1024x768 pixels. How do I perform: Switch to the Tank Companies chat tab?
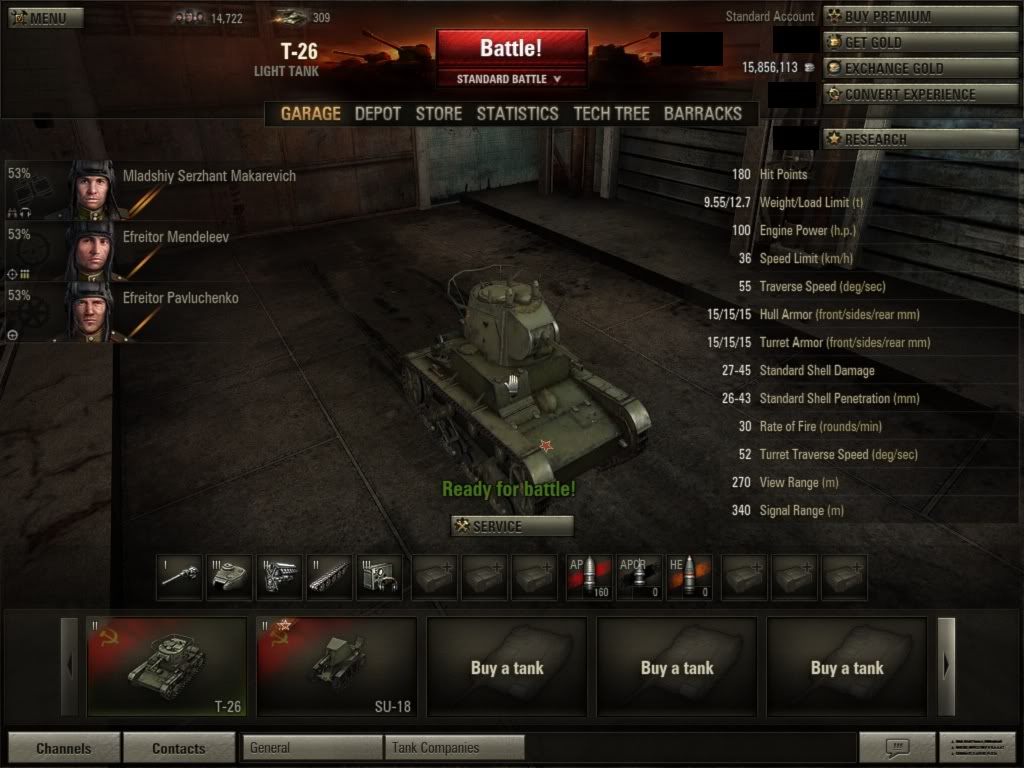[x=455, y=747]
